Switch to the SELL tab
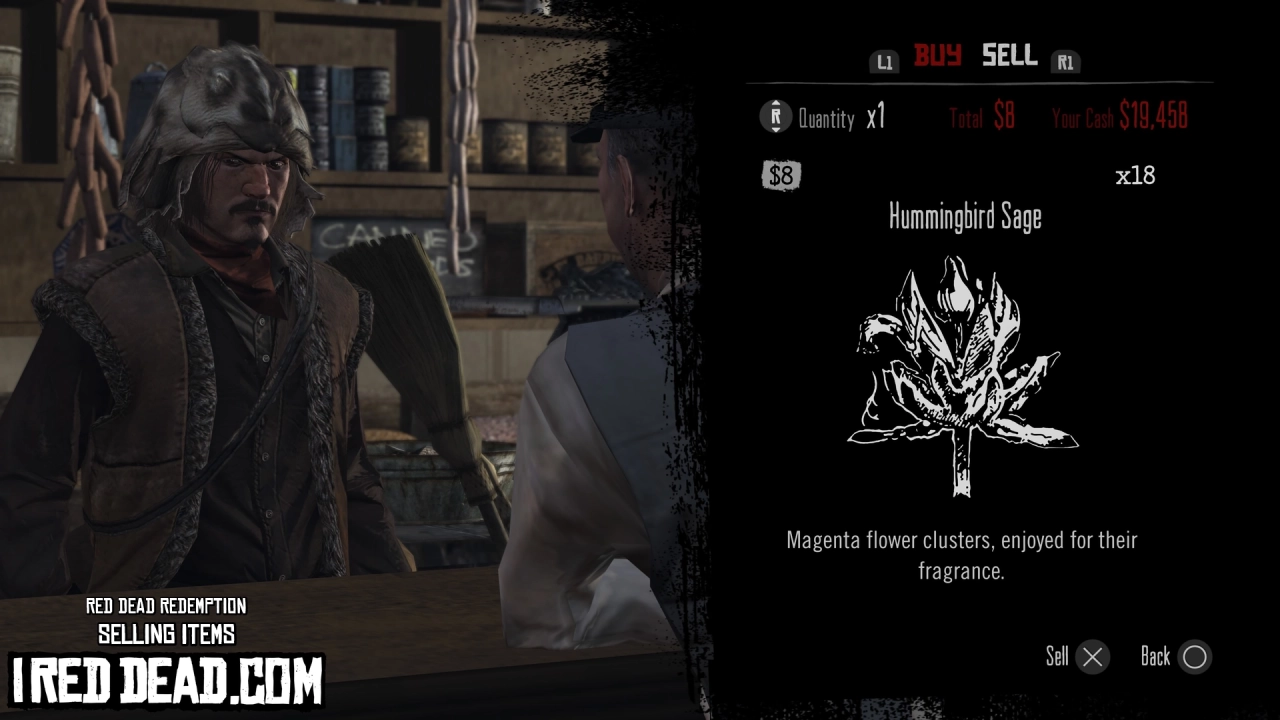1280x720 pixels. pos(1009,57)
